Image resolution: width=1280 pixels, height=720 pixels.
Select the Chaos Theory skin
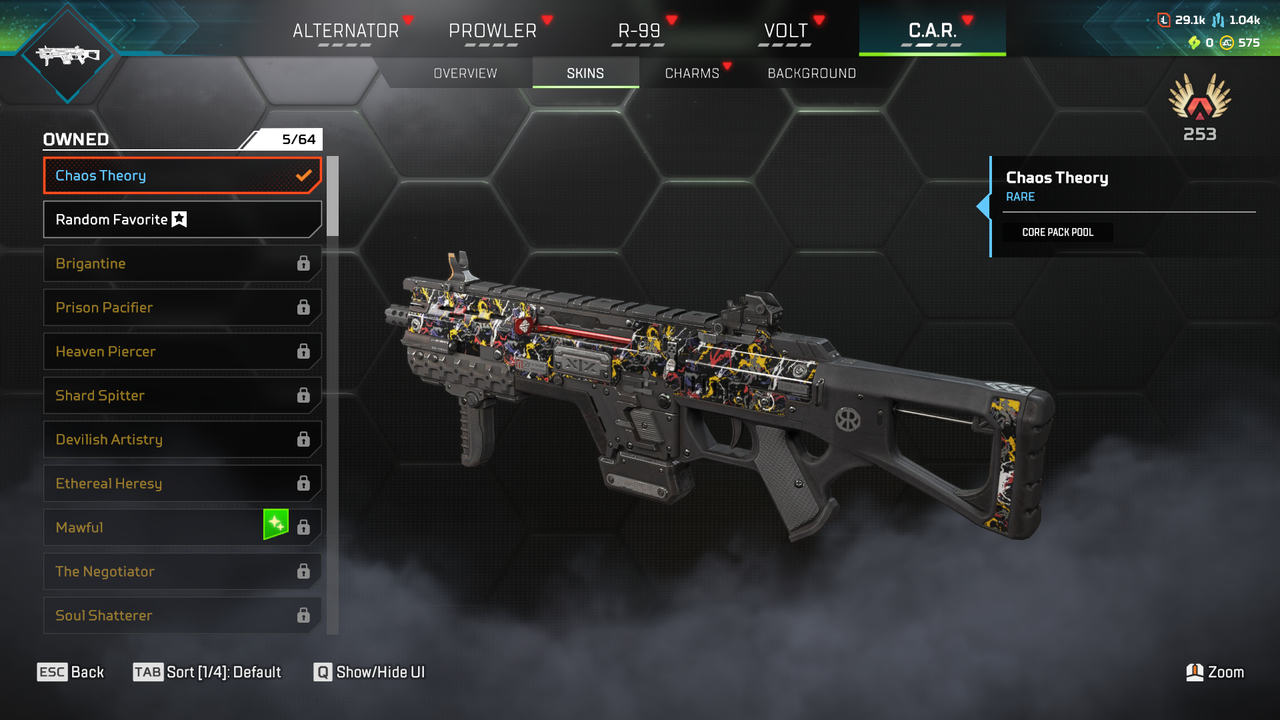(182, 176)
